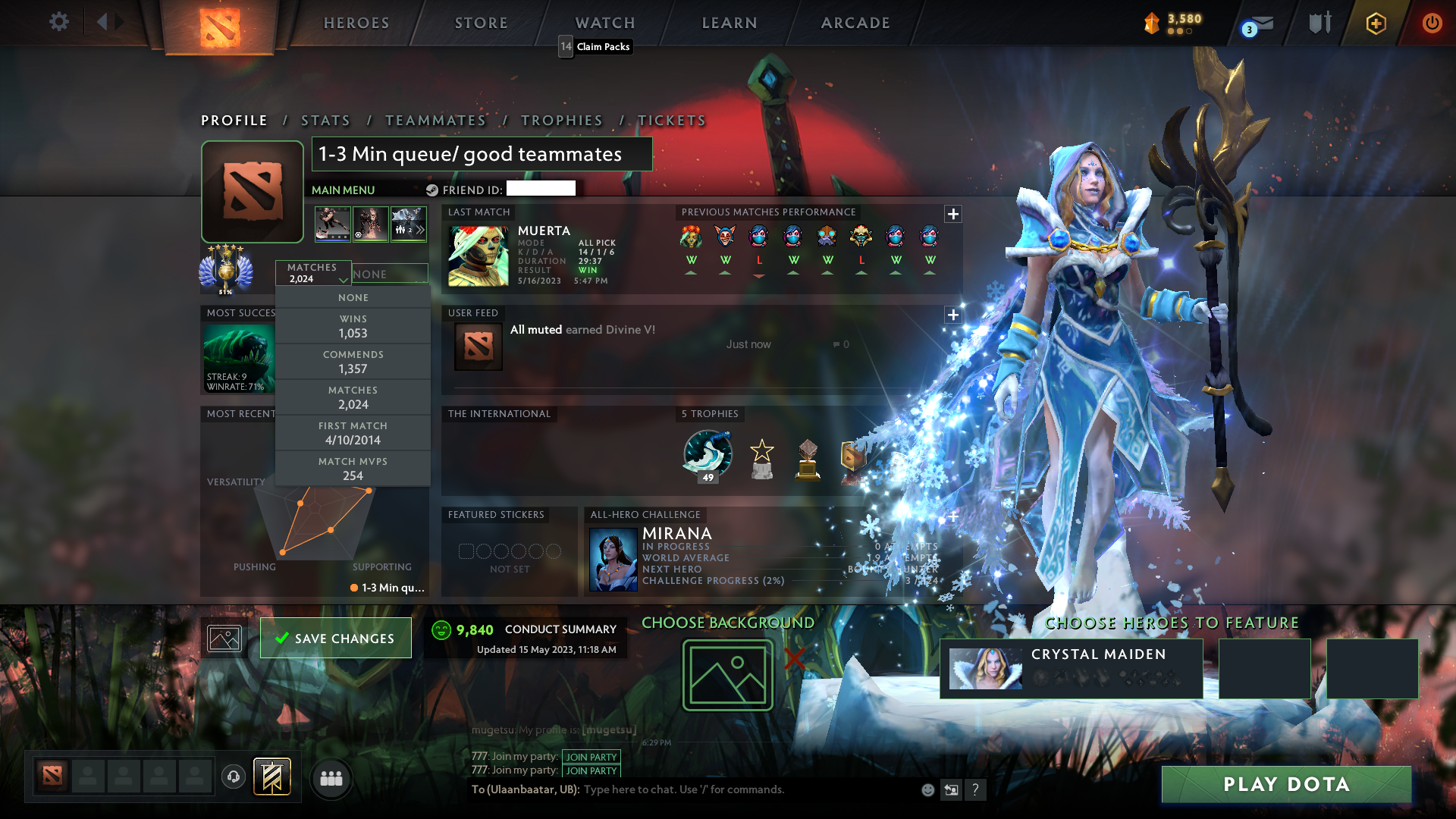
Task: Open the NONE stat dropdown
Action: pos(390,273)
